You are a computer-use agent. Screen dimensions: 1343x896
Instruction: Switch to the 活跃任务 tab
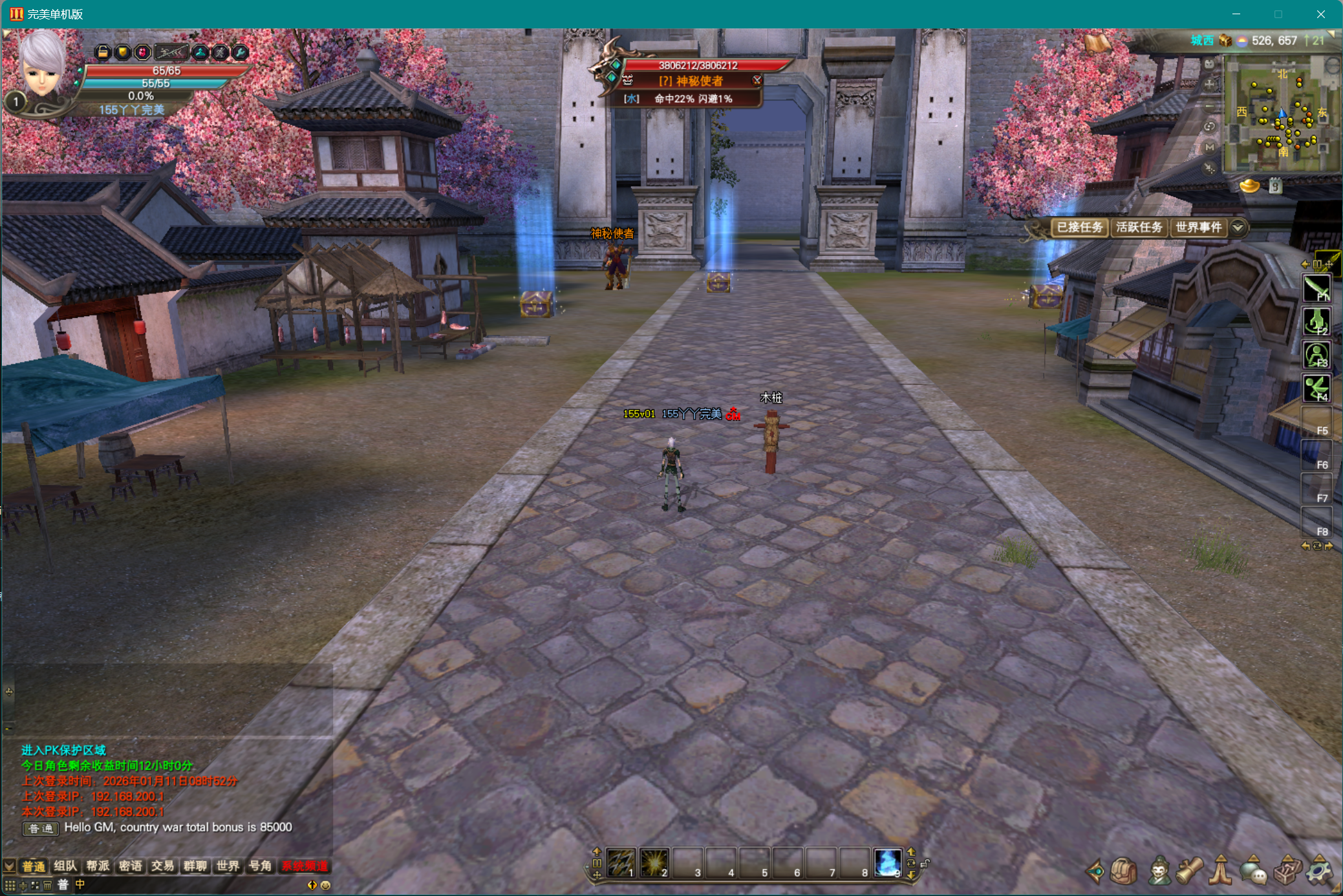[1139, 228]
